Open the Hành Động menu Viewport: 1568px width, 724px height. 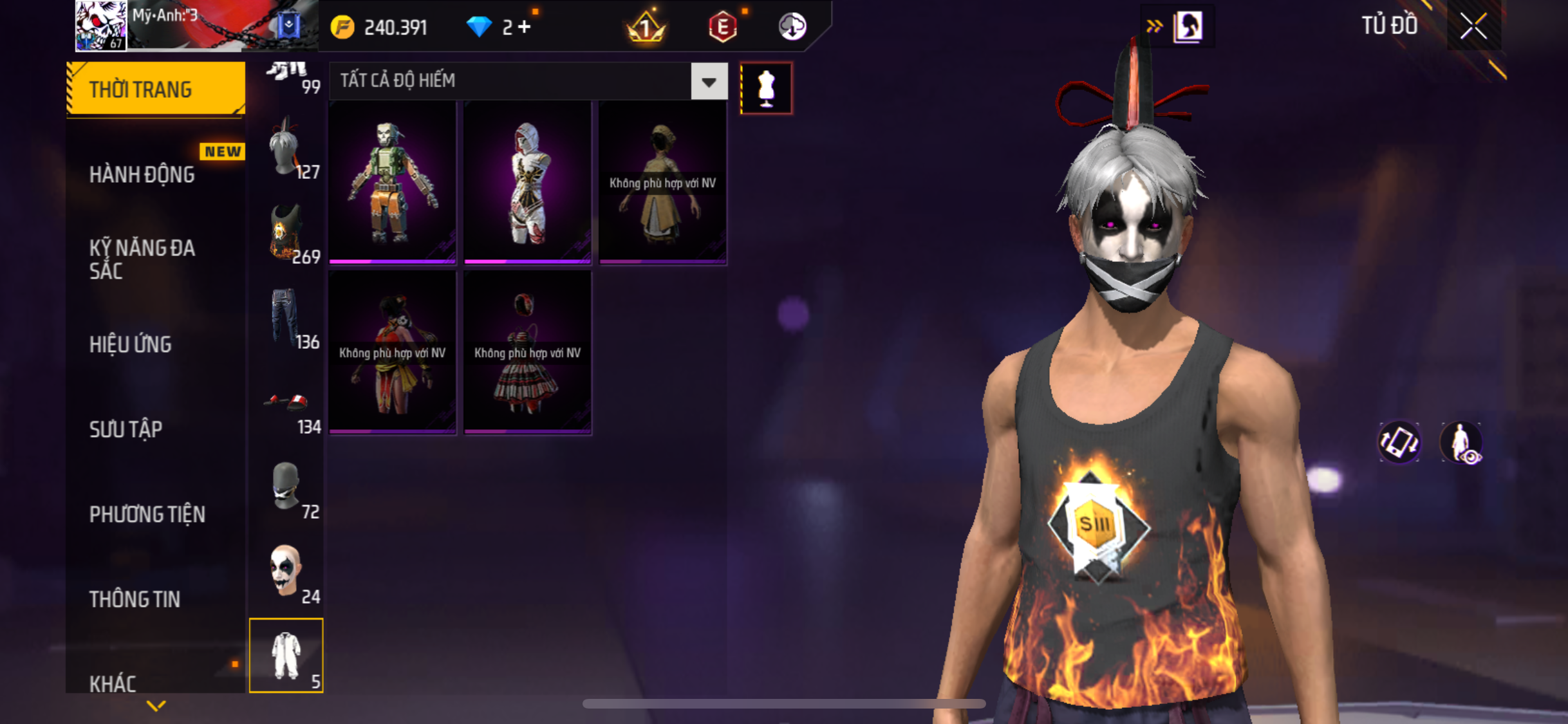(142, 174)
